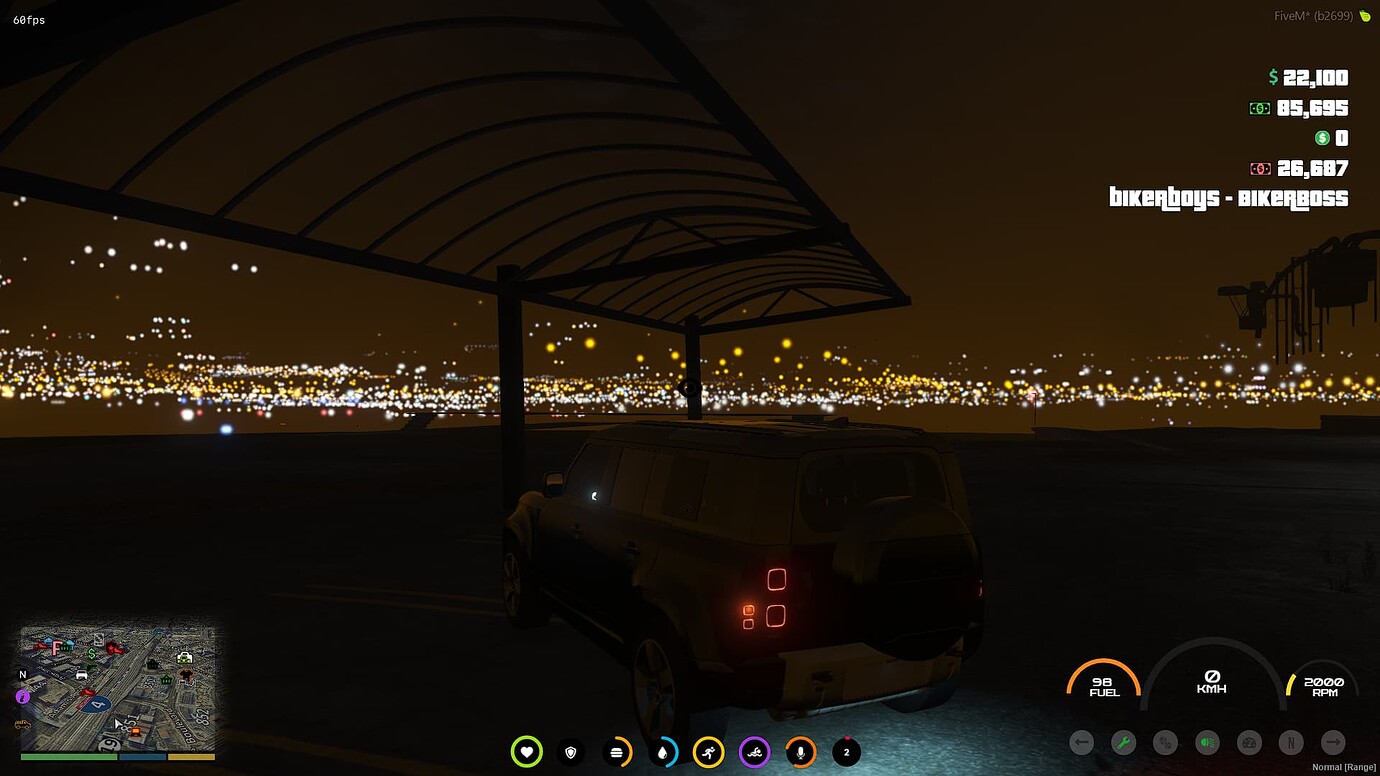Click the purple swimmer oxygen icon
Screen dimensions: 1380x776
[x=755, y=752]
